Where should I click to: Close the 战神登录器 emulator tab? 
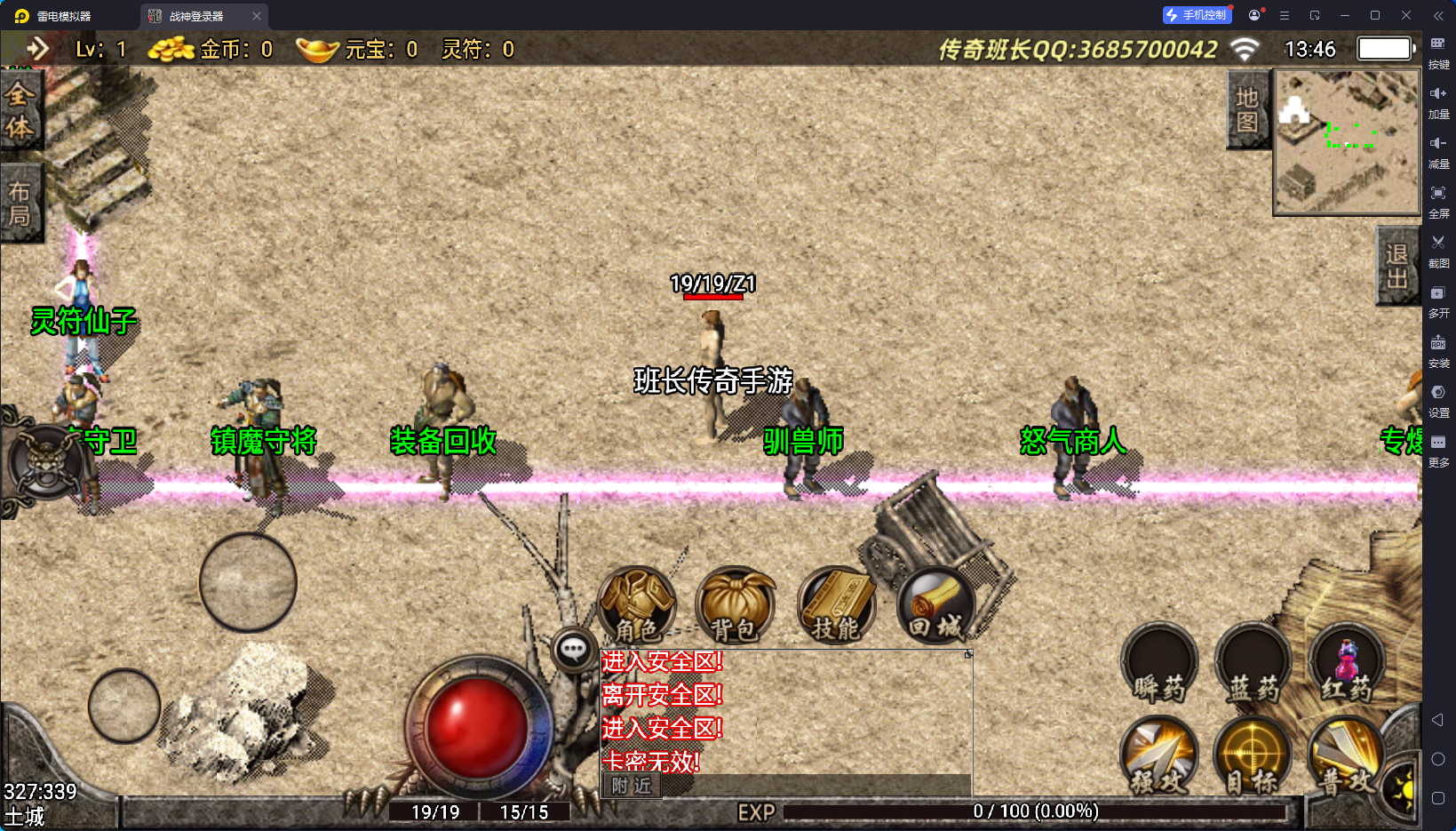(x=257, y=16)
